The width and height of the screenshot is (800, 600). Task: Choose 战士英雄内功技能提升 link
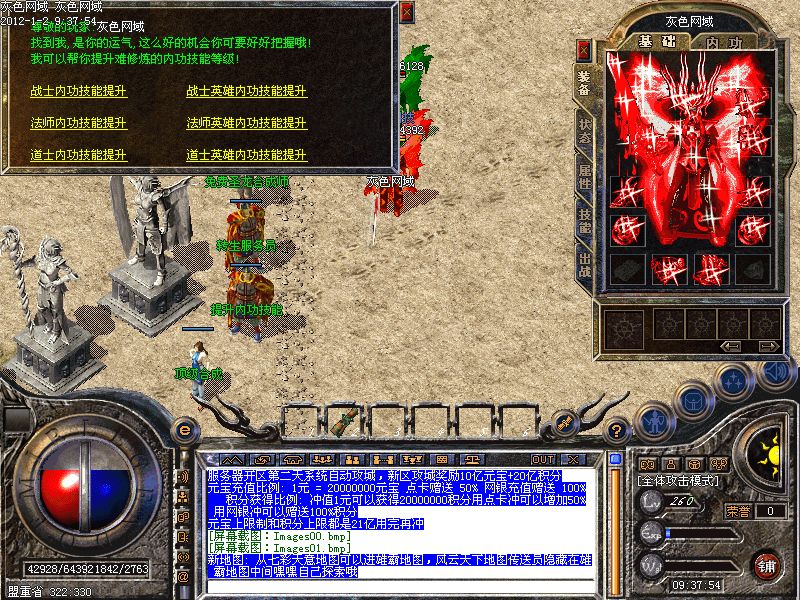click(x=246, y=91)
